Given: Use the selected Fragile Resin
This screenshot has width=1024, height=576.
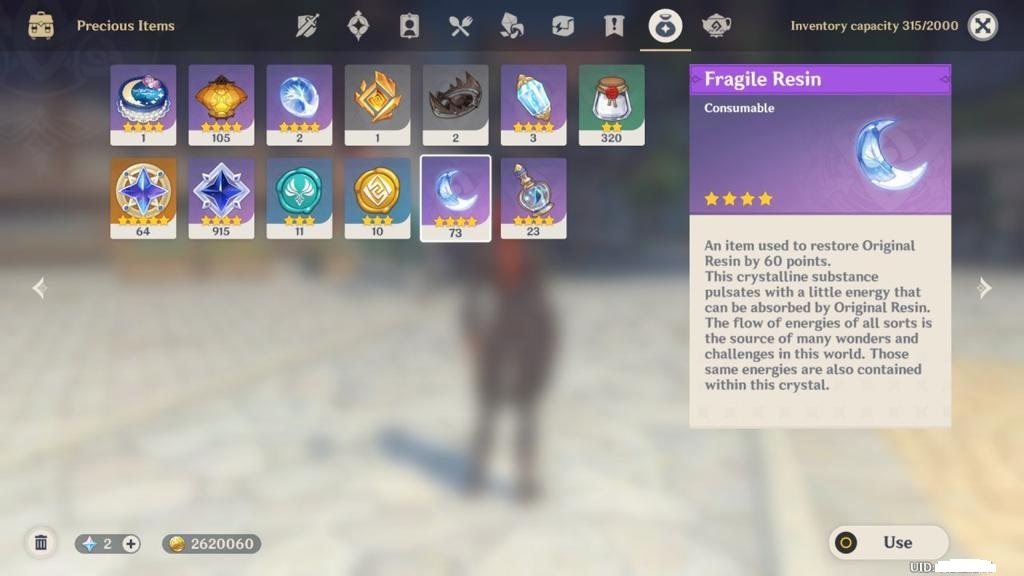Looking at the screenshot, I should [x=888, y=542].
